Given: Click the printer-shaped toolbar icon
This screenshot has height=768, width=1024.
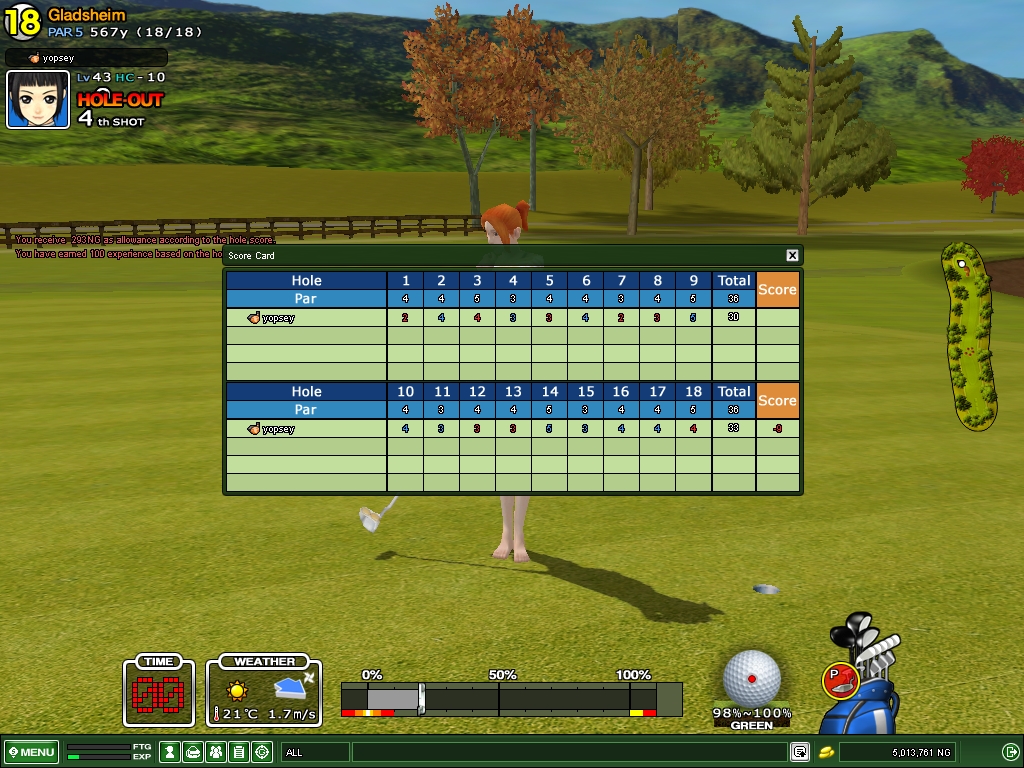Looking at the screenshot, I should tap(193, 752).
